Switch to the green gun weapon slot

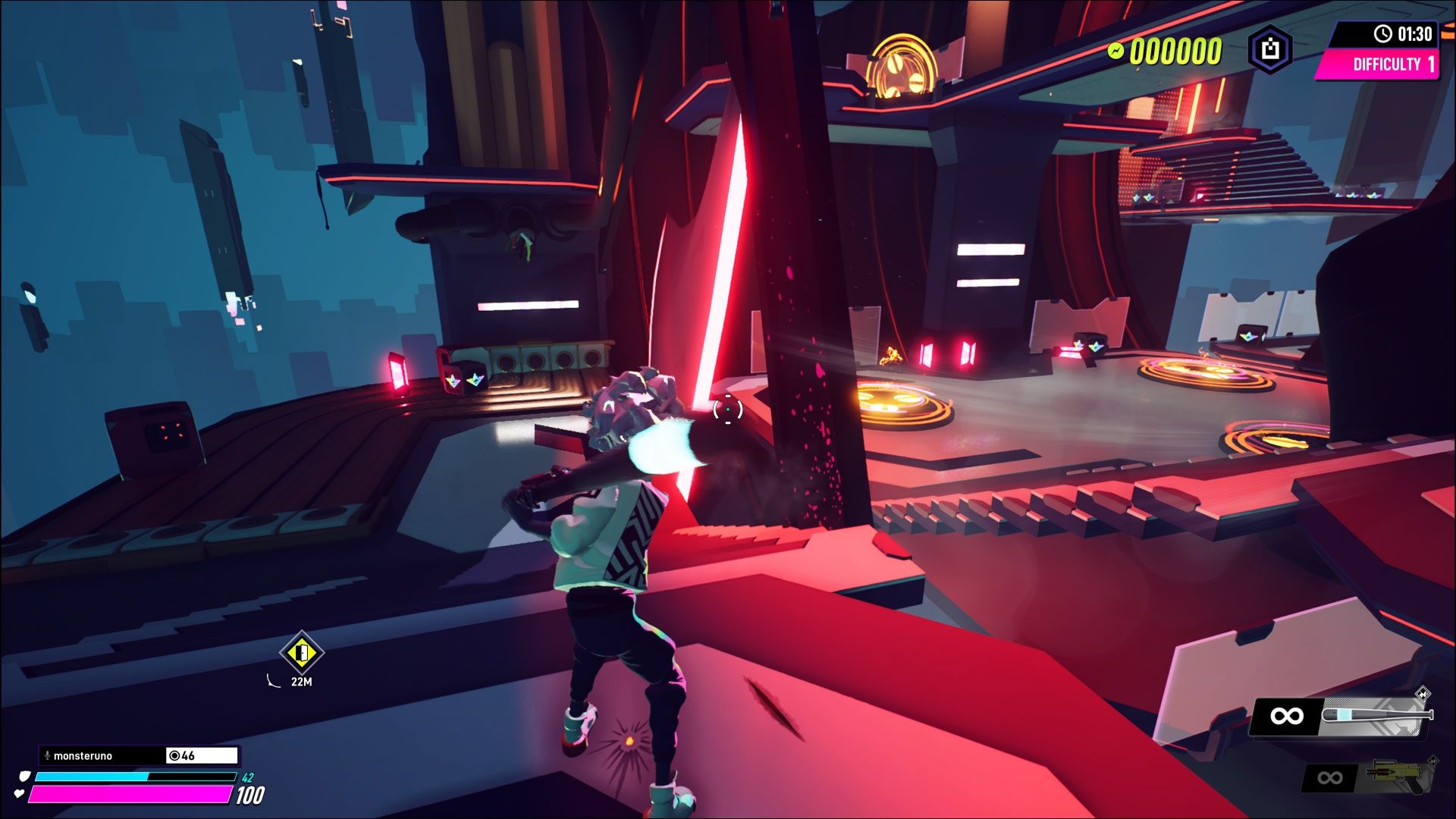click(1399, 776)
